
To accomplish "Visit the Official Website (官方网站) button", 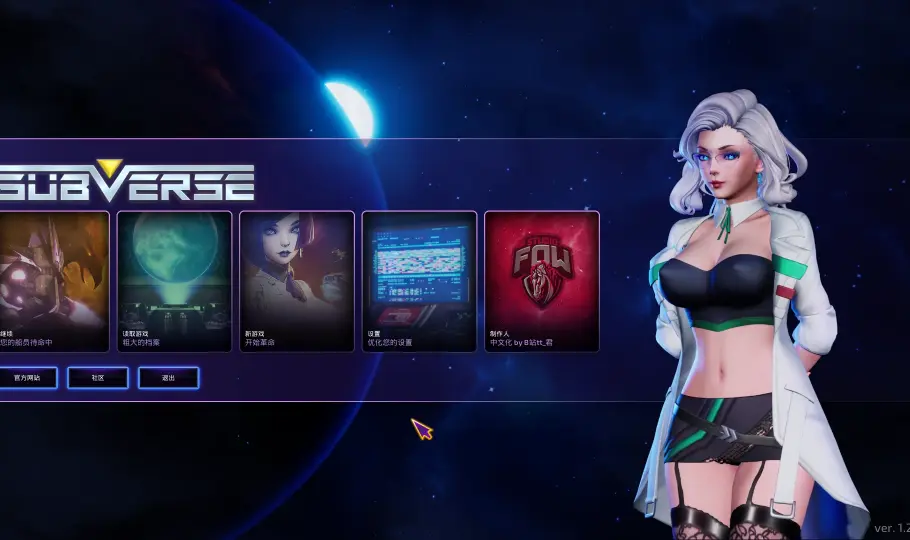I will tap(27, 378).
